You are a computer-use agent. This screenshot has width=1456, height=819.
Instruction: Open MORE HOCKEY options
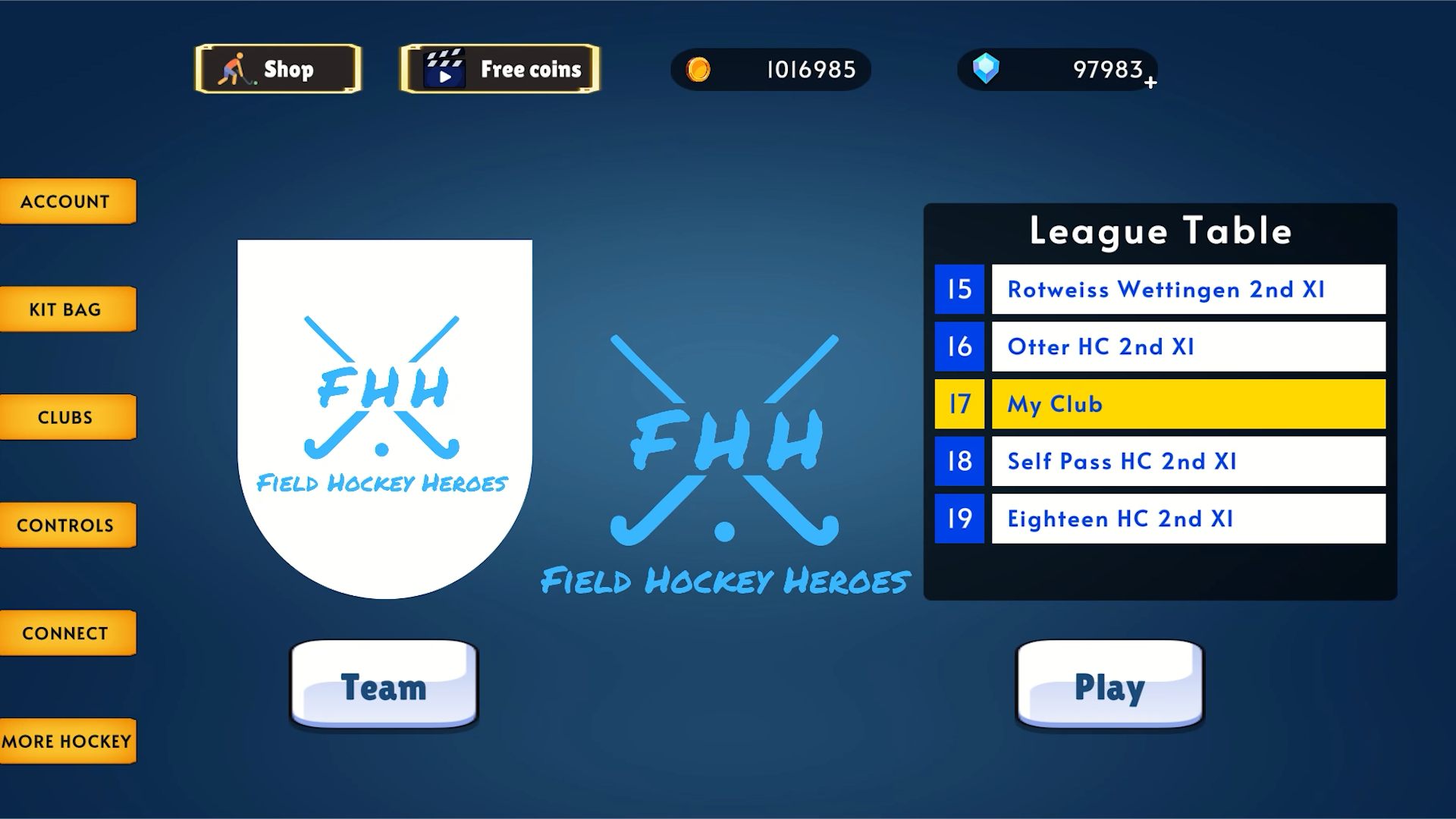click(67, 741)
